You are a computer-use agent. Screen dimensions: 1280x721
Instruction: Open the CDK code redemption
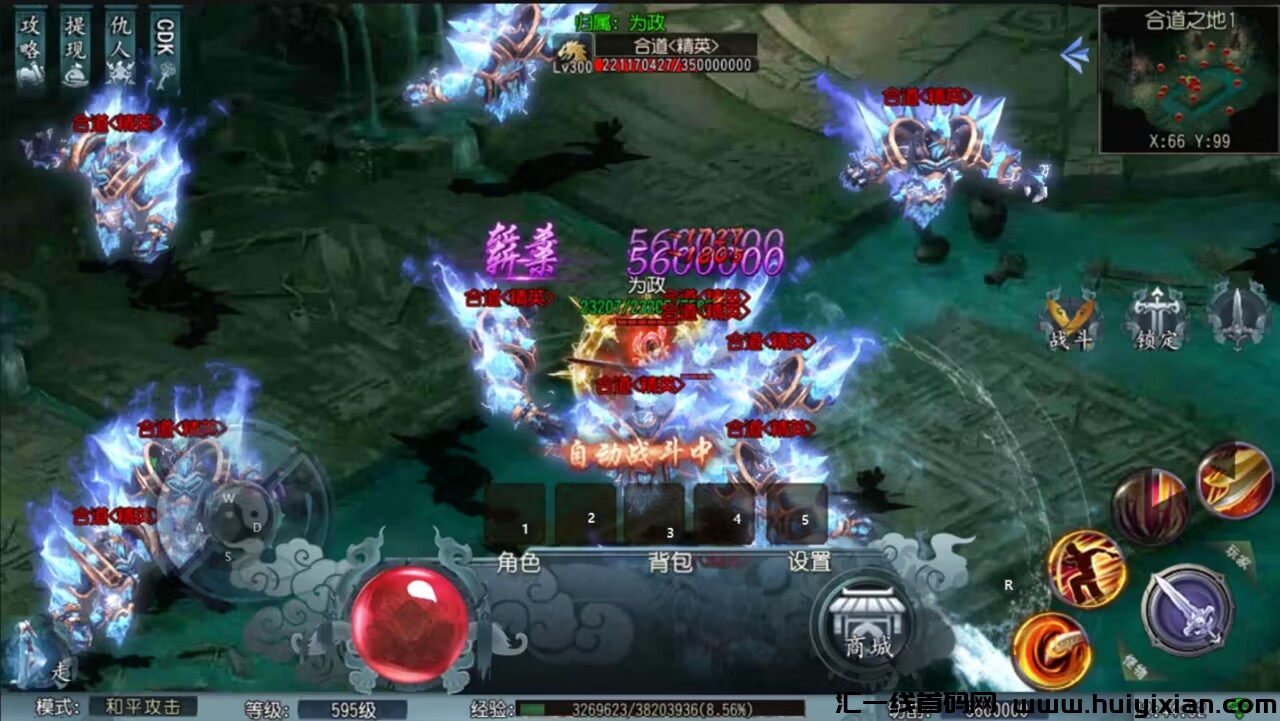pos(165,48)
